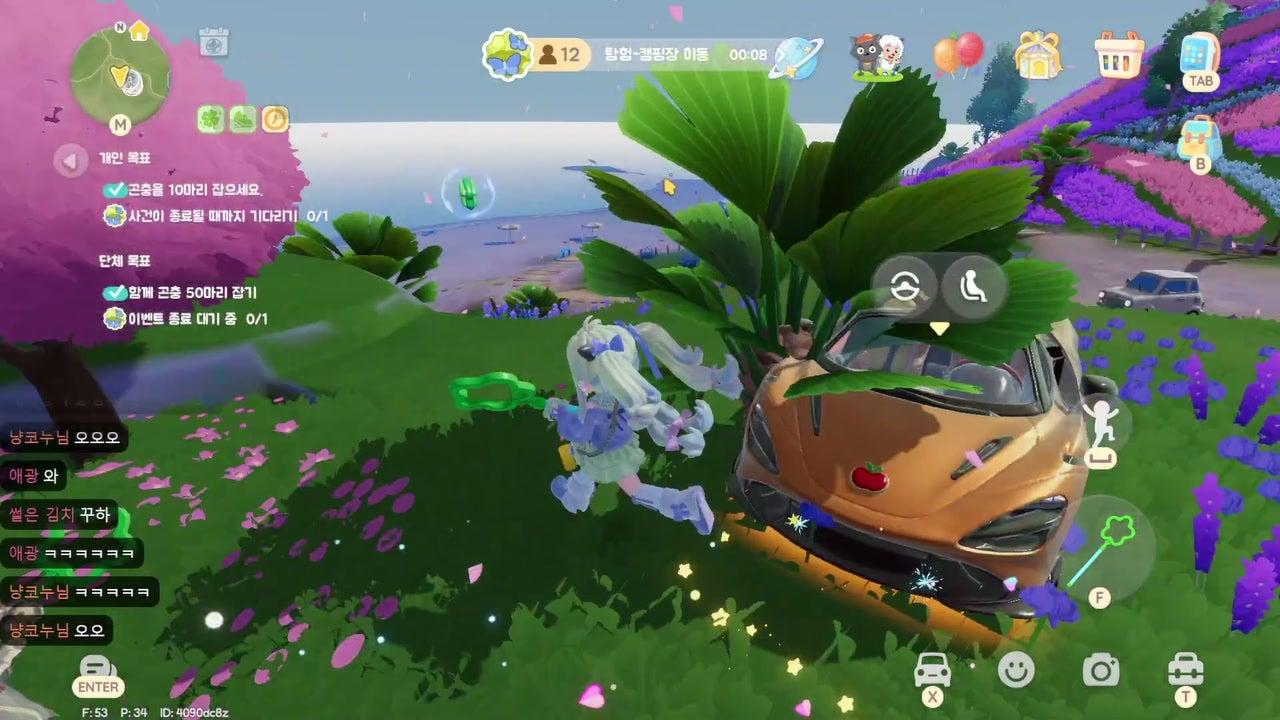
Task: Click the ringed planet icon
Action: click(x=798, y=56)
